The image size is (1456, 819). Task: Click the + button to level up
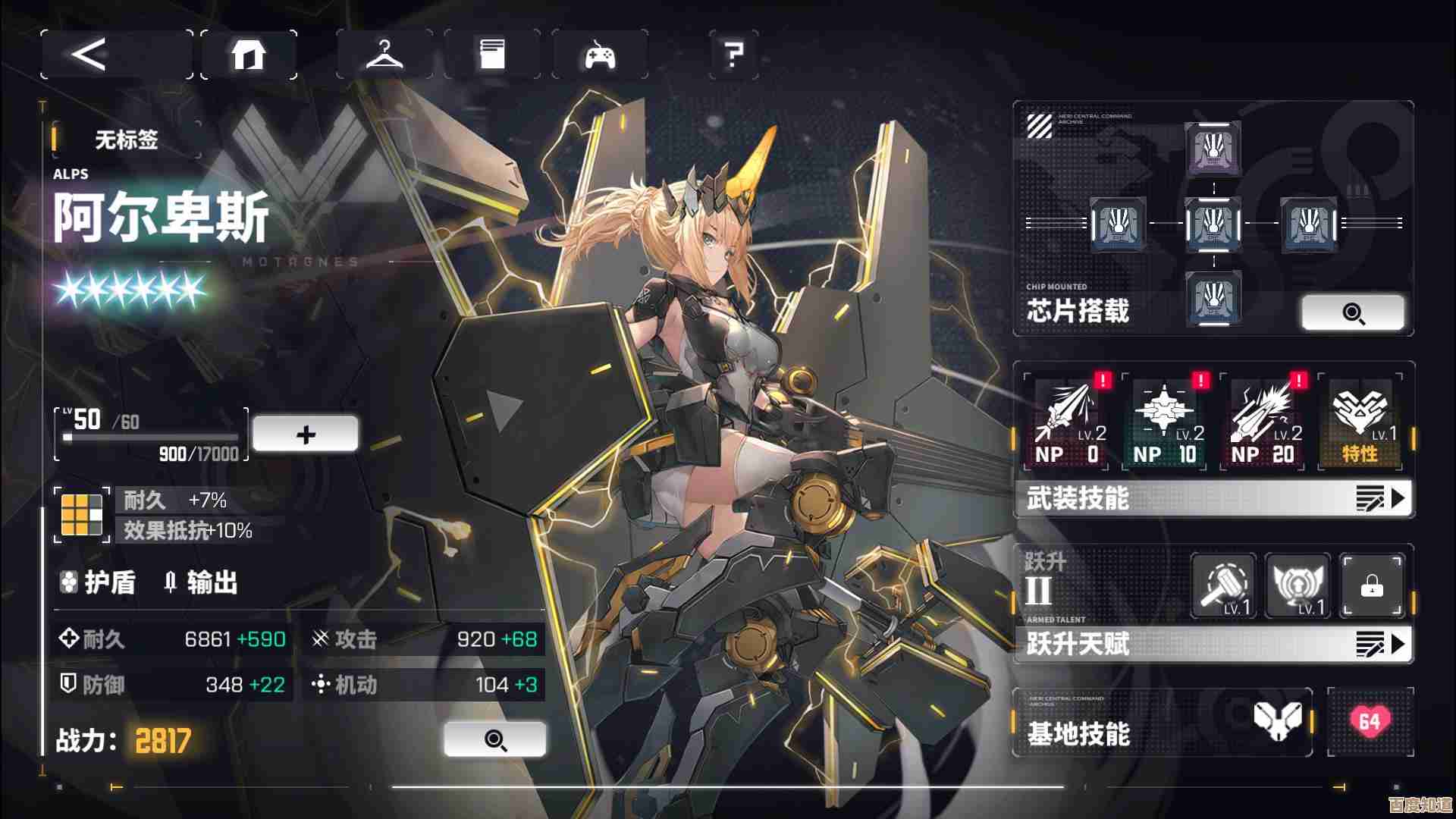(306, 432)
